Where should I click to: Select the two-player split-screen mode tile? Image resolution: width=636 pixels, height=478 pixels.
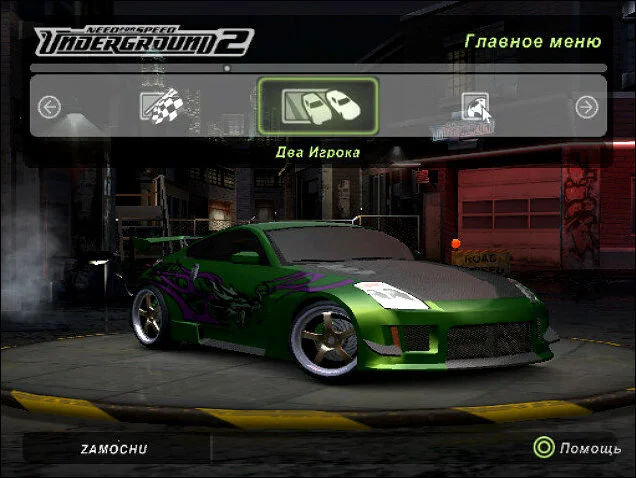tap(318, 105)
